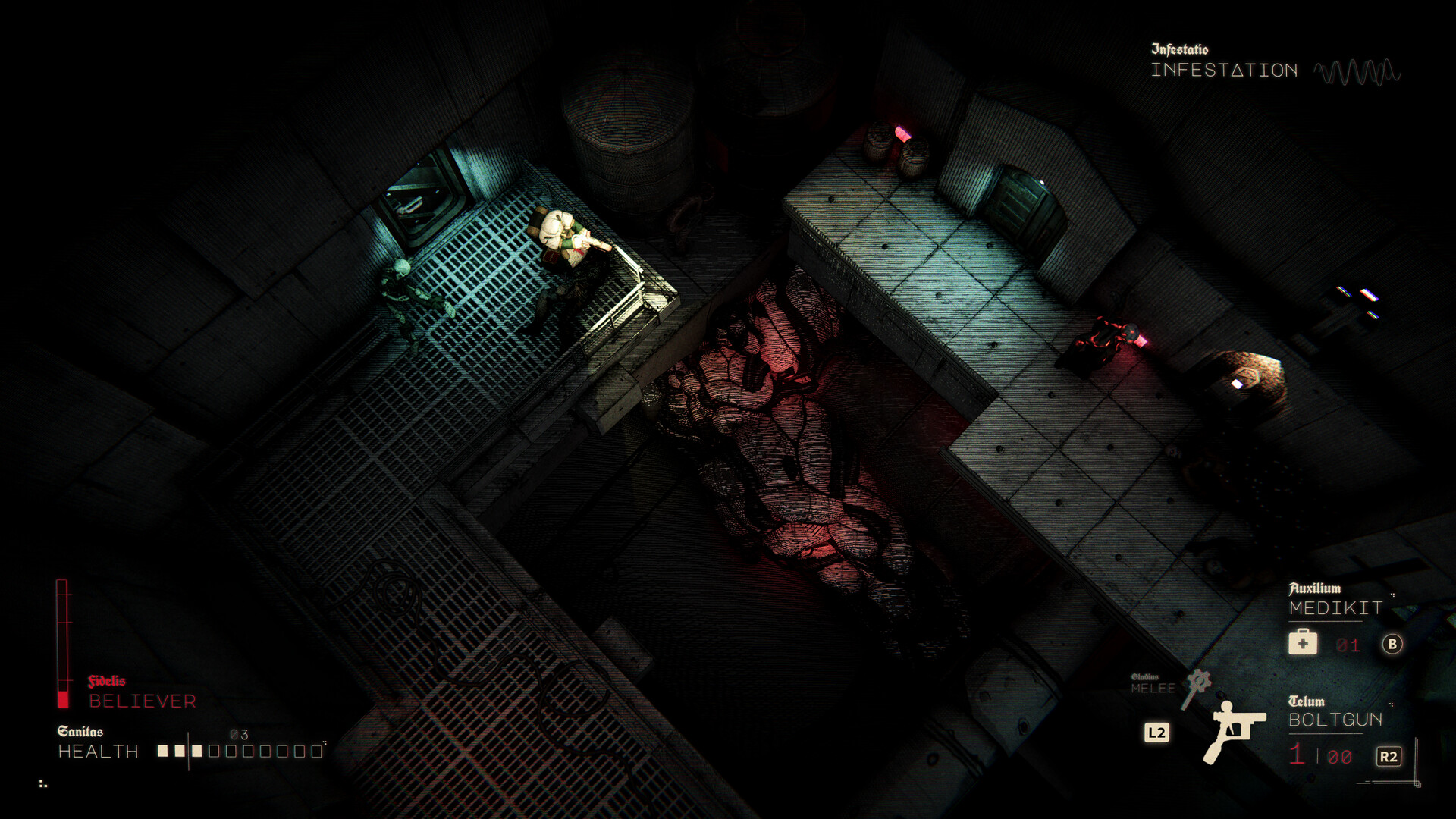Click the R2 button prompt for Boltgun

point(1389,756)
